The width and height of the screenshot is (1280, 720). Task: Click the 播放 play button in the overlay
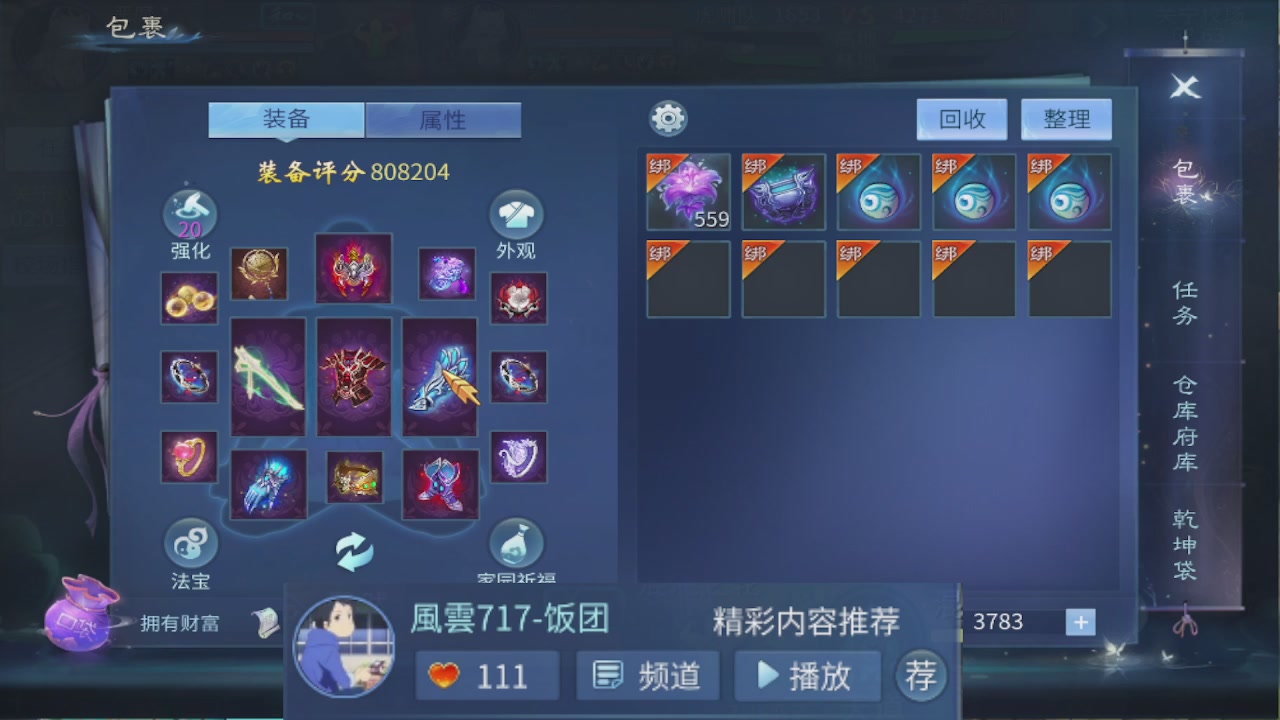[806, 675]
